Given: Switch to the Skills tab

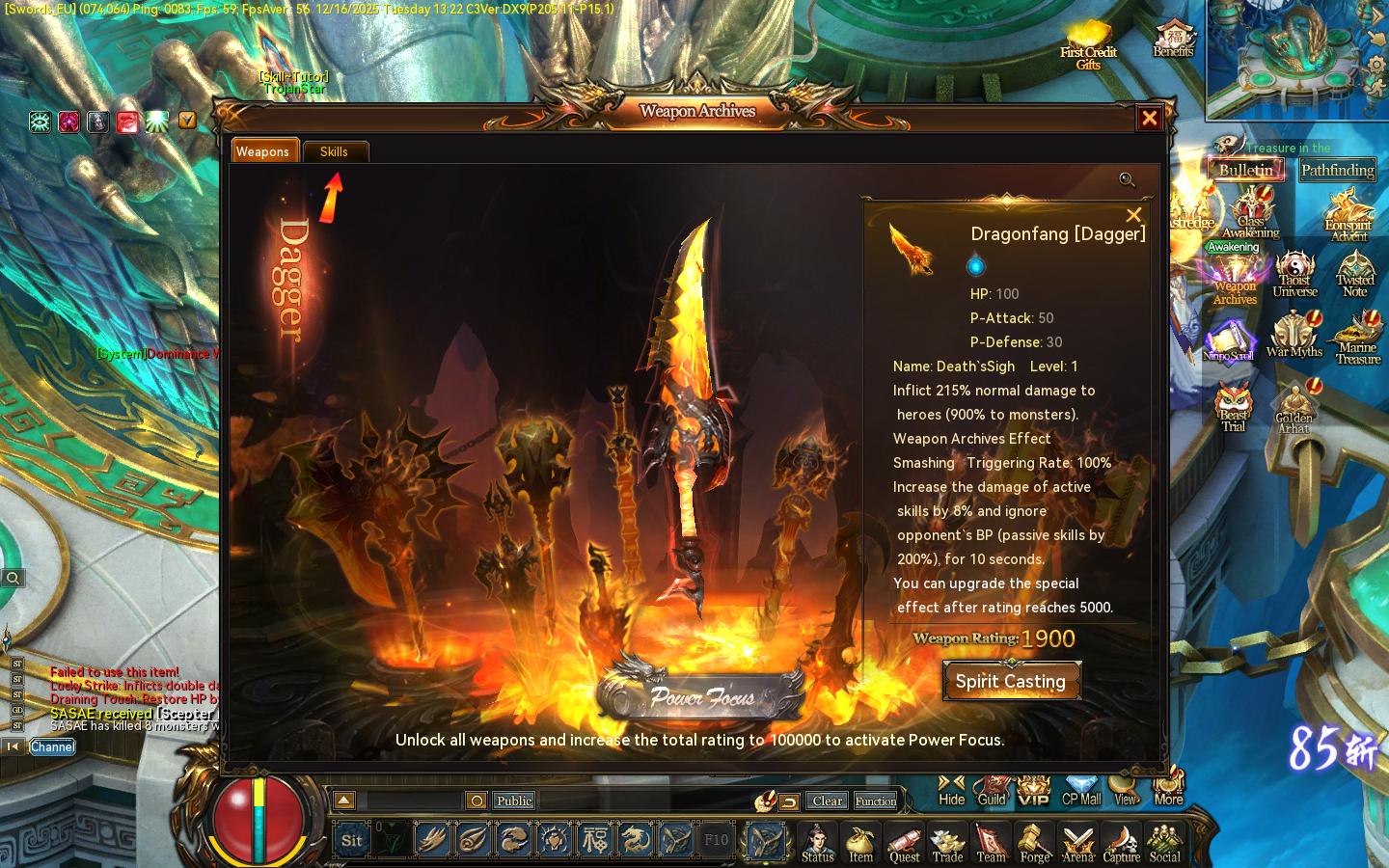Looking at the screenshot, I should [x=335, y=151].
